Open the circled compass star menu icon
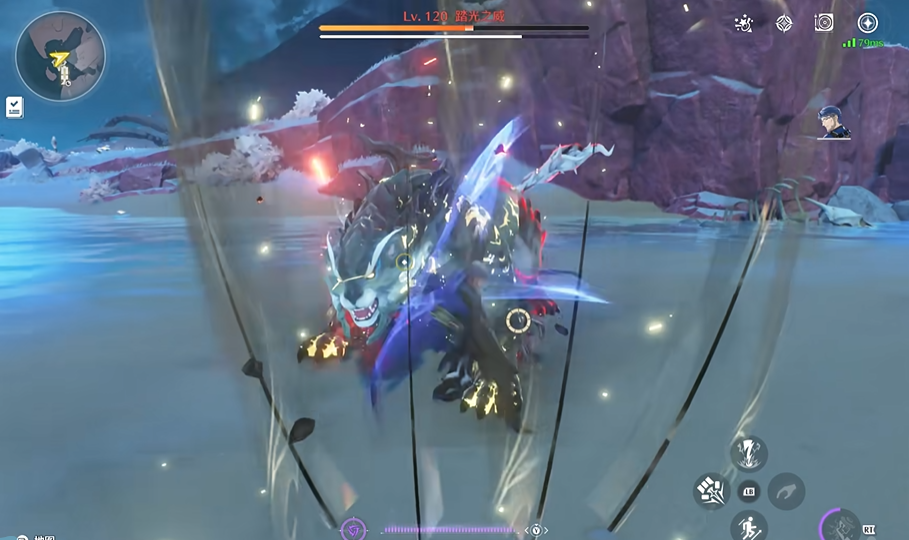 point(867,23)
